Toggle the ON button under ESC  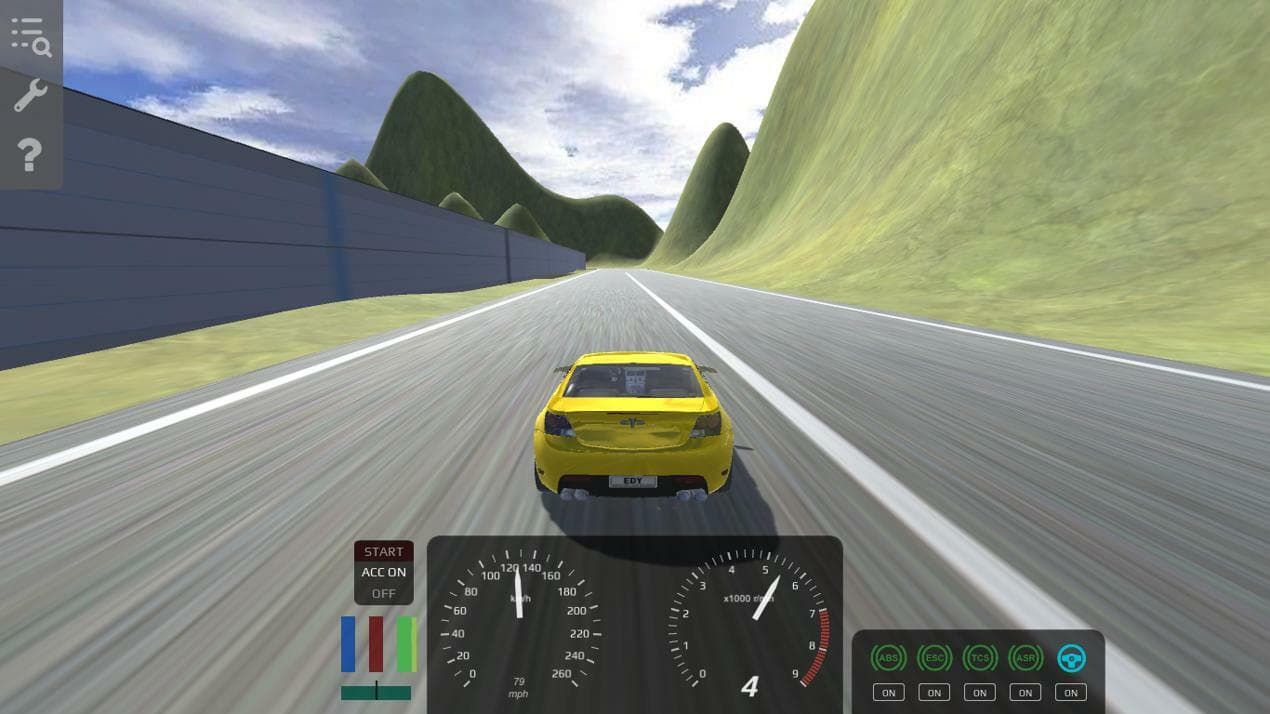click(x=934, y=692)
